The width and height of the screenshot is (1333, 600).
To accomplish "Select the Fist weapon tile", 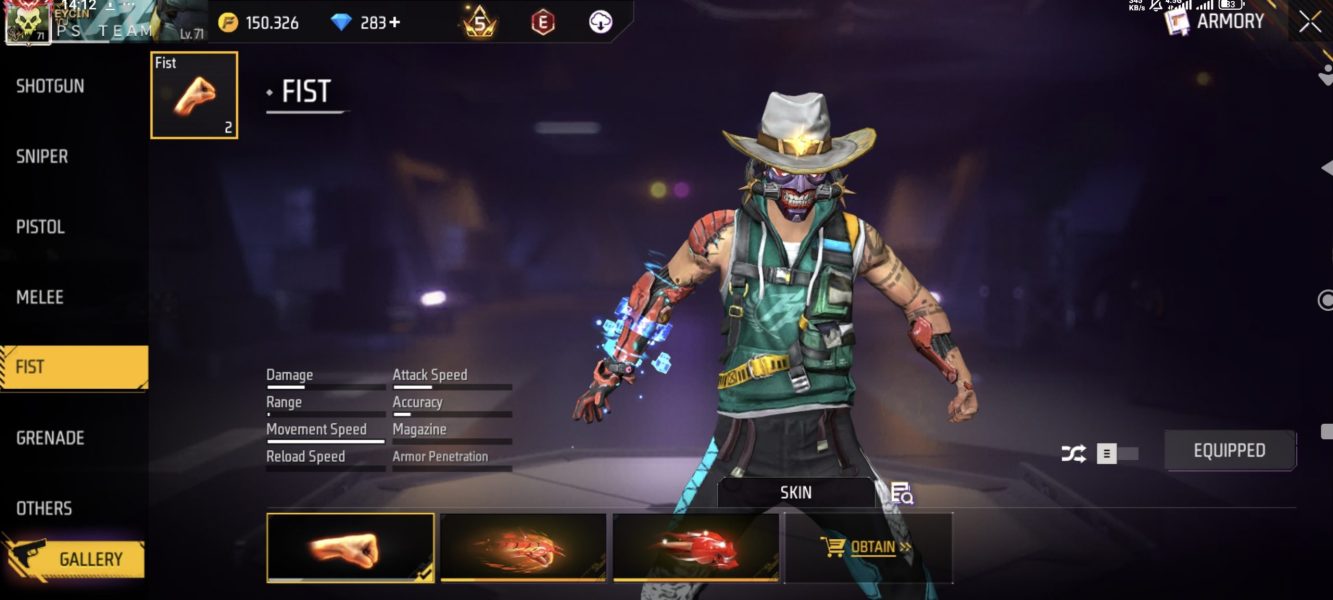I will coord(194,95).
